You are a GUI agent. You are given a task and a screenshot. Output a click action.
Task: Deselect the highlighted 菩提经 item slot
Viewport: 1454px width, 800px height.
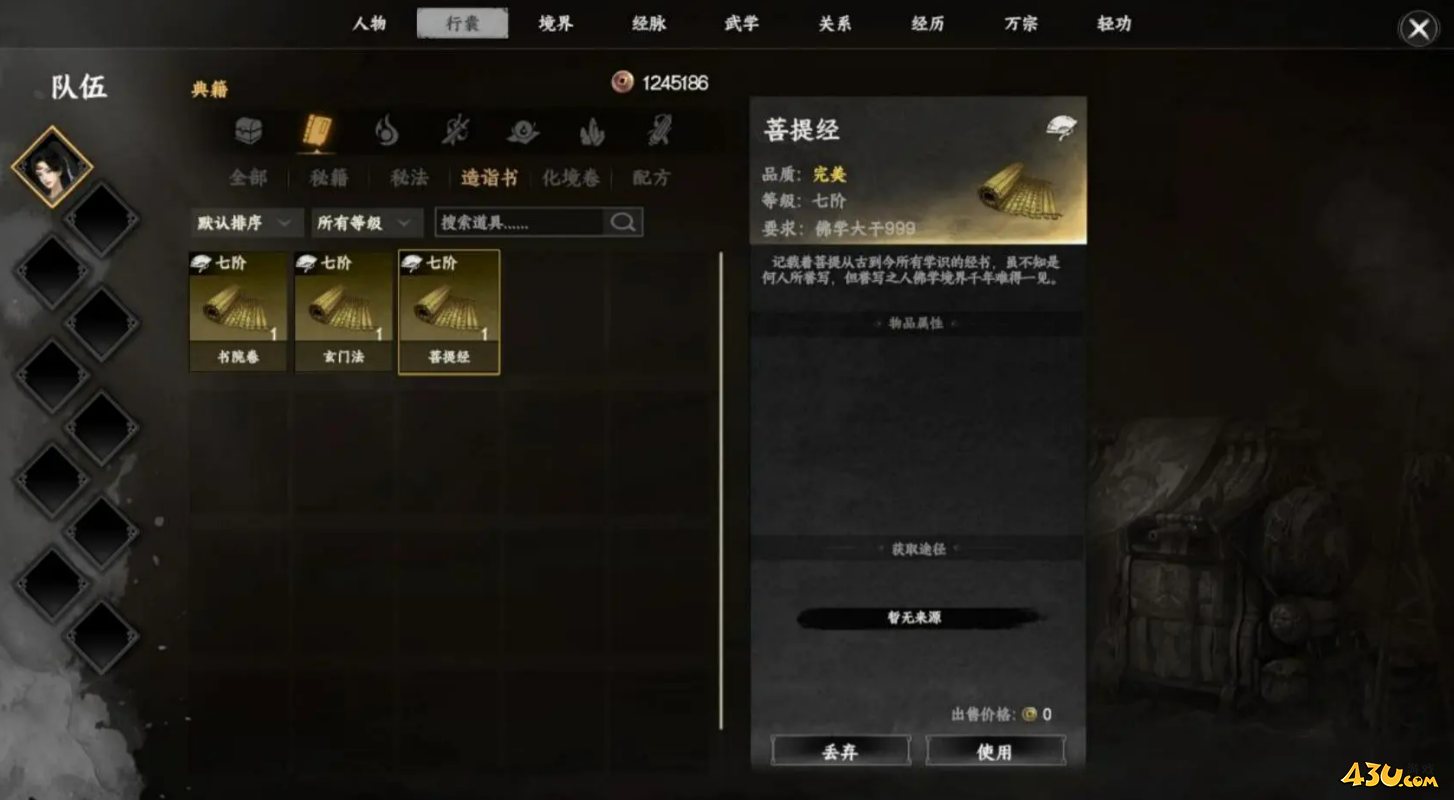point(449,310)
